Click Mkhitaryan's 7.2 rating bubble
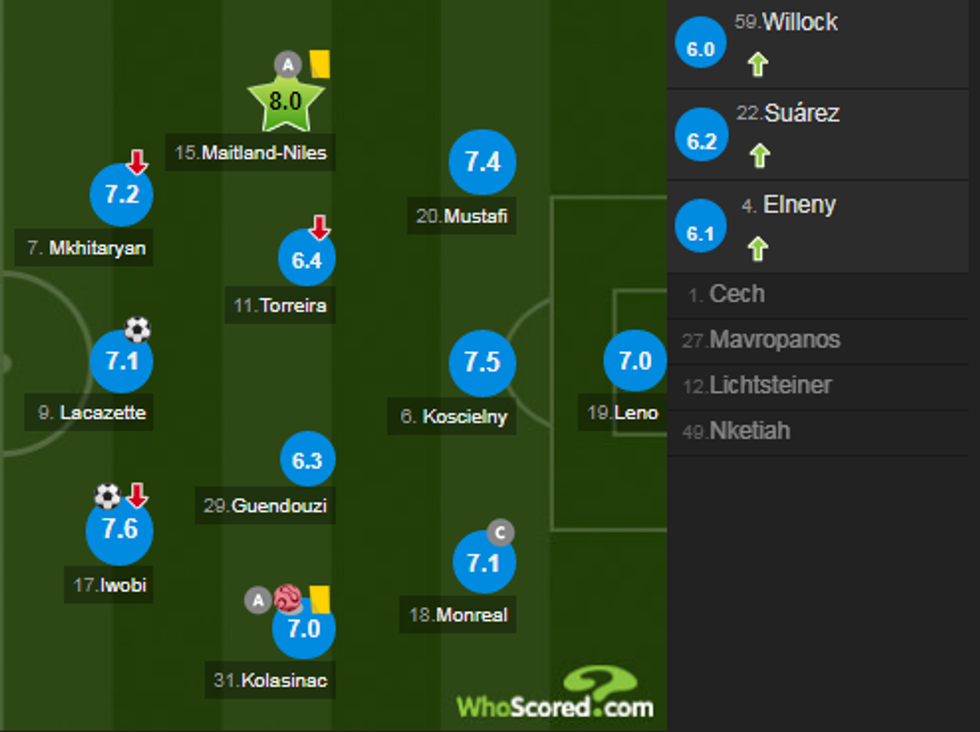Viewport: 980px width, 732px height. tap(121, 195)
